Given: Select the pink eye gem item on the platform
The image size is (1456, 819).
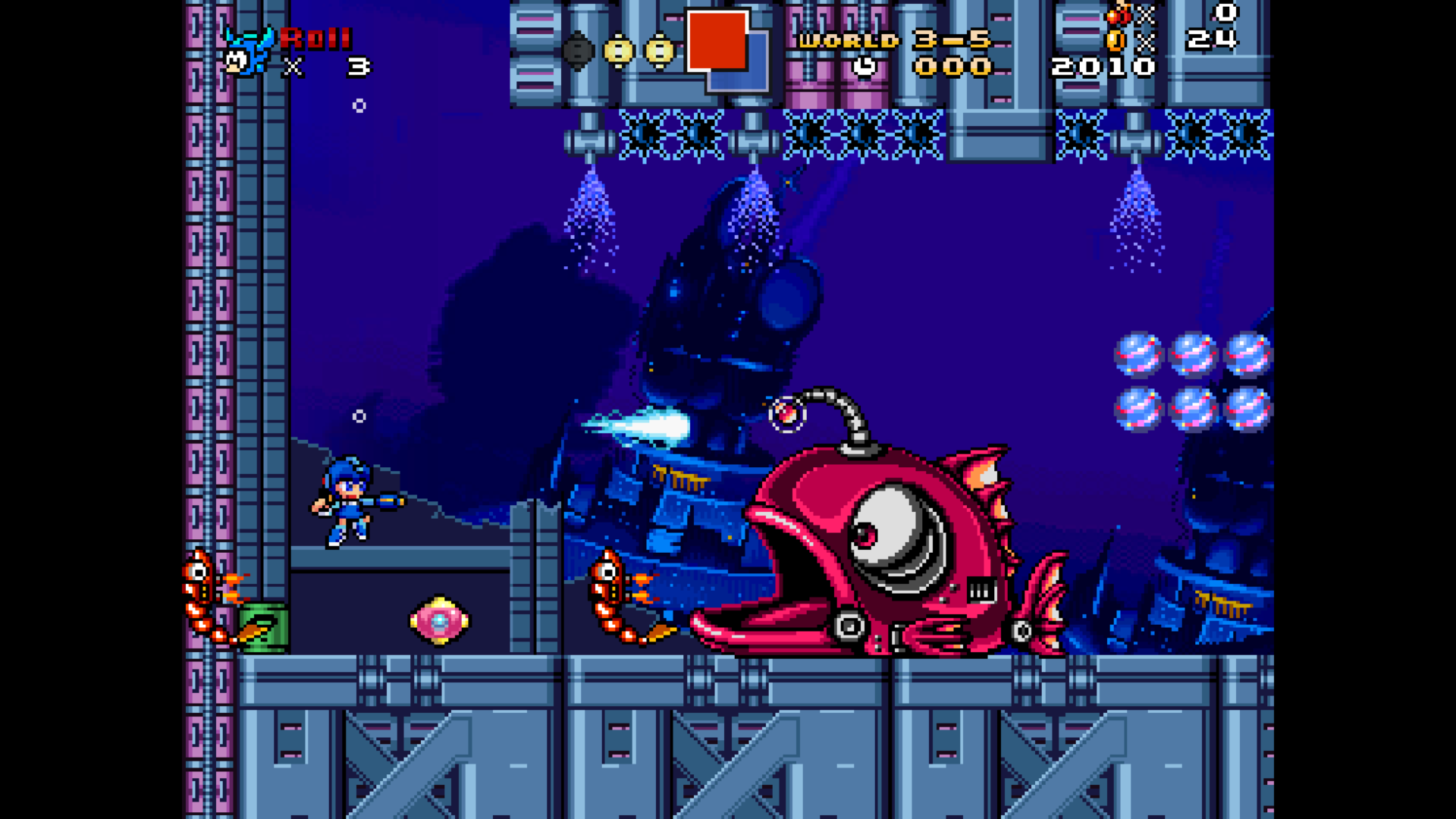Looking at the screenshot, I should (438, 622).
